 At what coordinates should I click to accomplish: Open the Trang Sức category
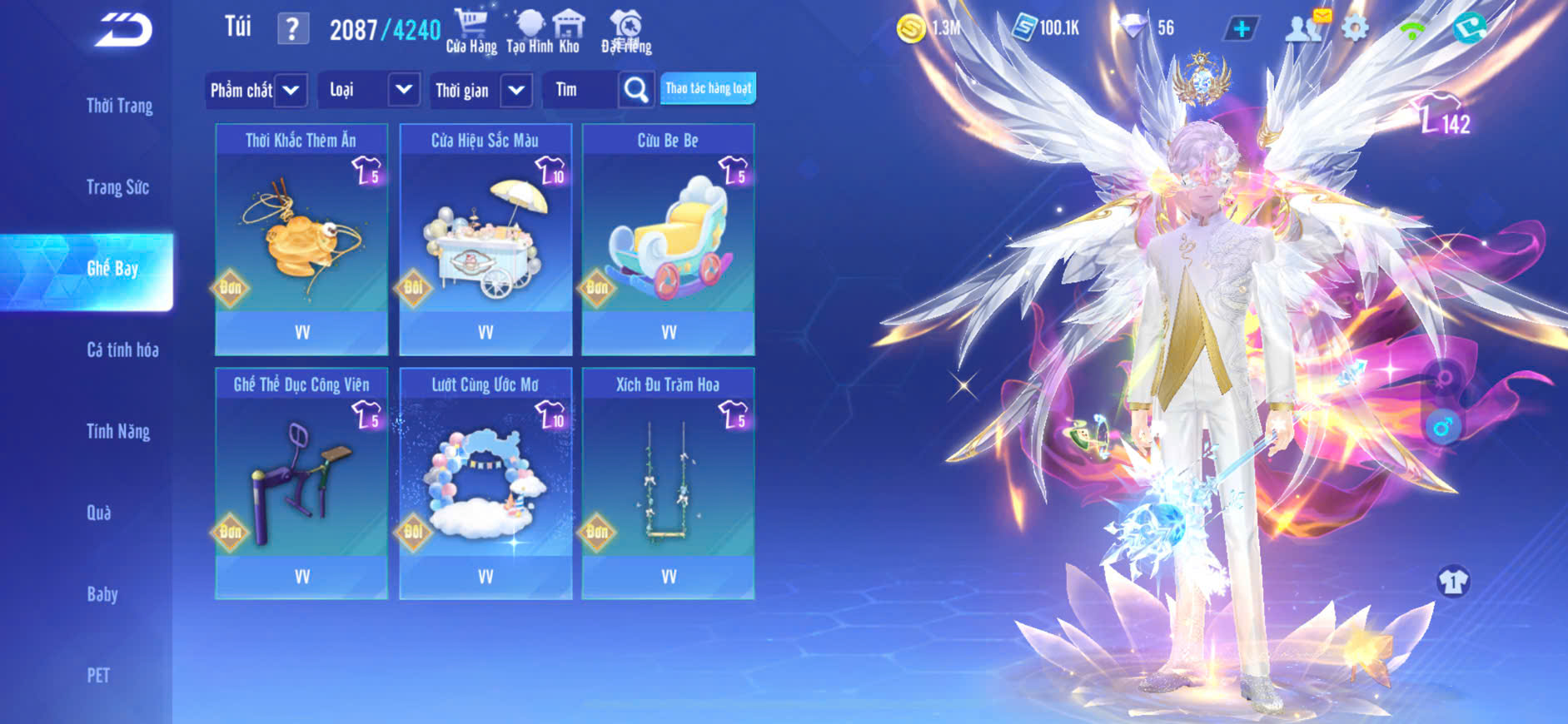117,187
